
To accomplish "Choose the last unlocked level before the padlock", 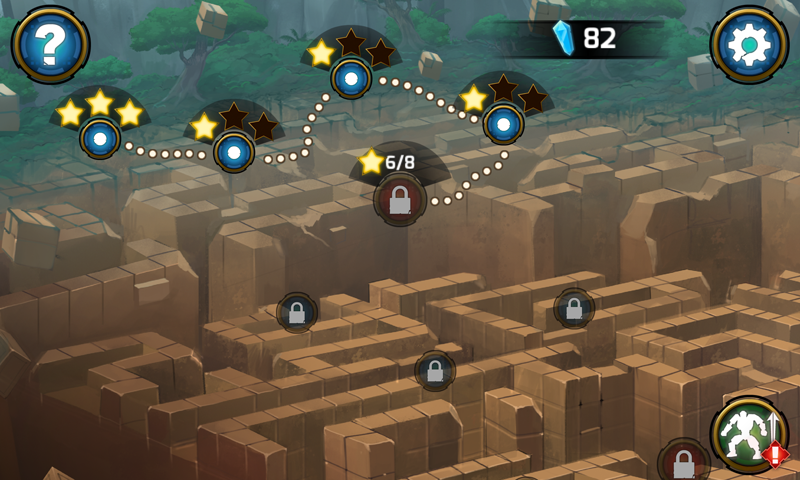I will [504, 123].
